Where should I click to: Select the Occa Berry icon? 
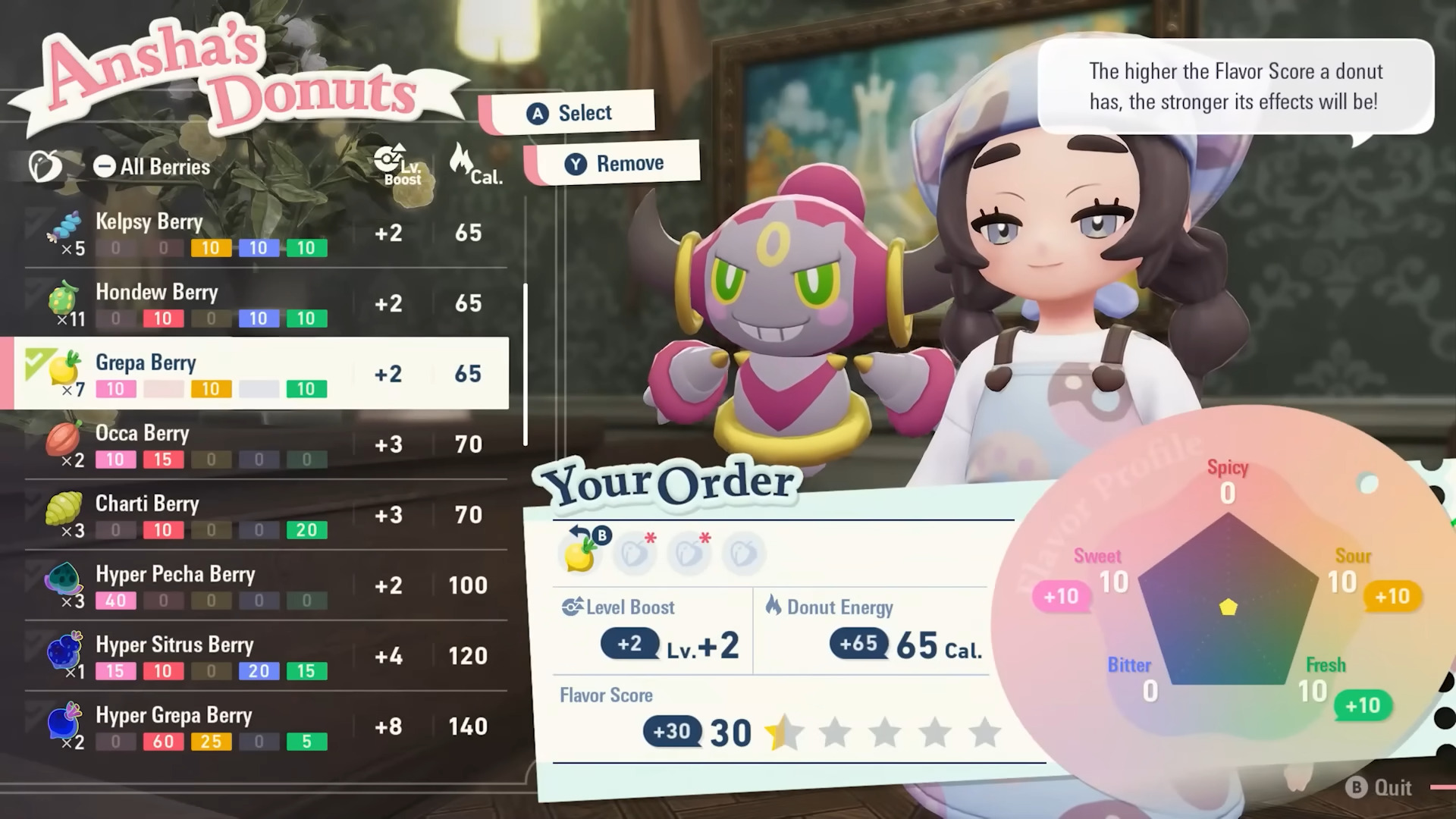coord(64,438)
